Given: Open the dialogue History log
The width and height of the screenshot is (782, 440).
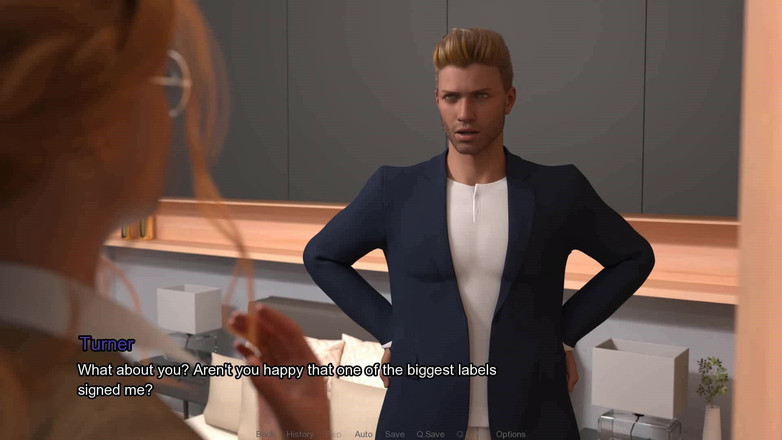Looking at the screenshot, I should coord(299,434).
